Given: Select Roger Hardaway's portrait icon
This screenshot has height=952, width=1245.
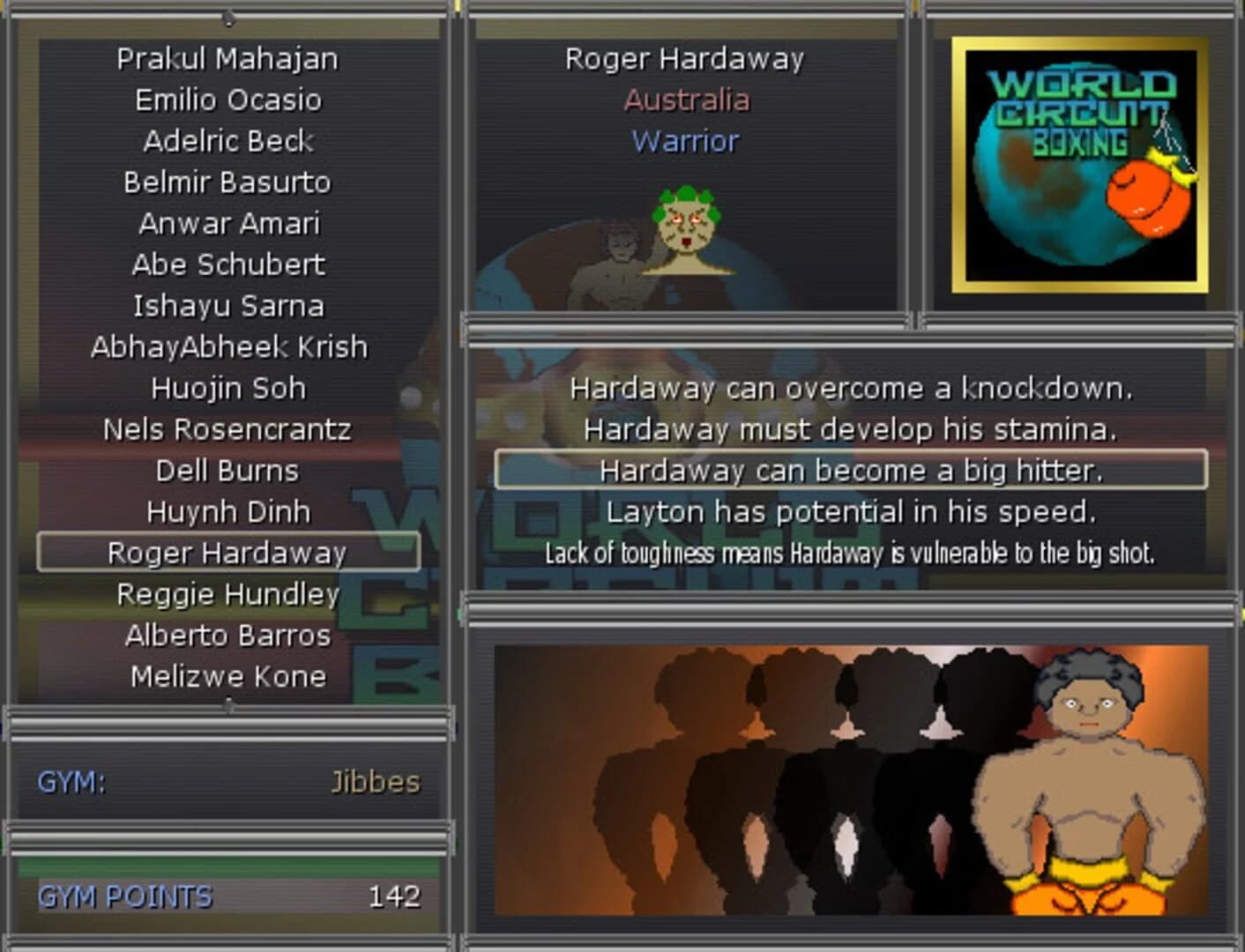Looking at the screenshot, I should [x=690, y=229].
